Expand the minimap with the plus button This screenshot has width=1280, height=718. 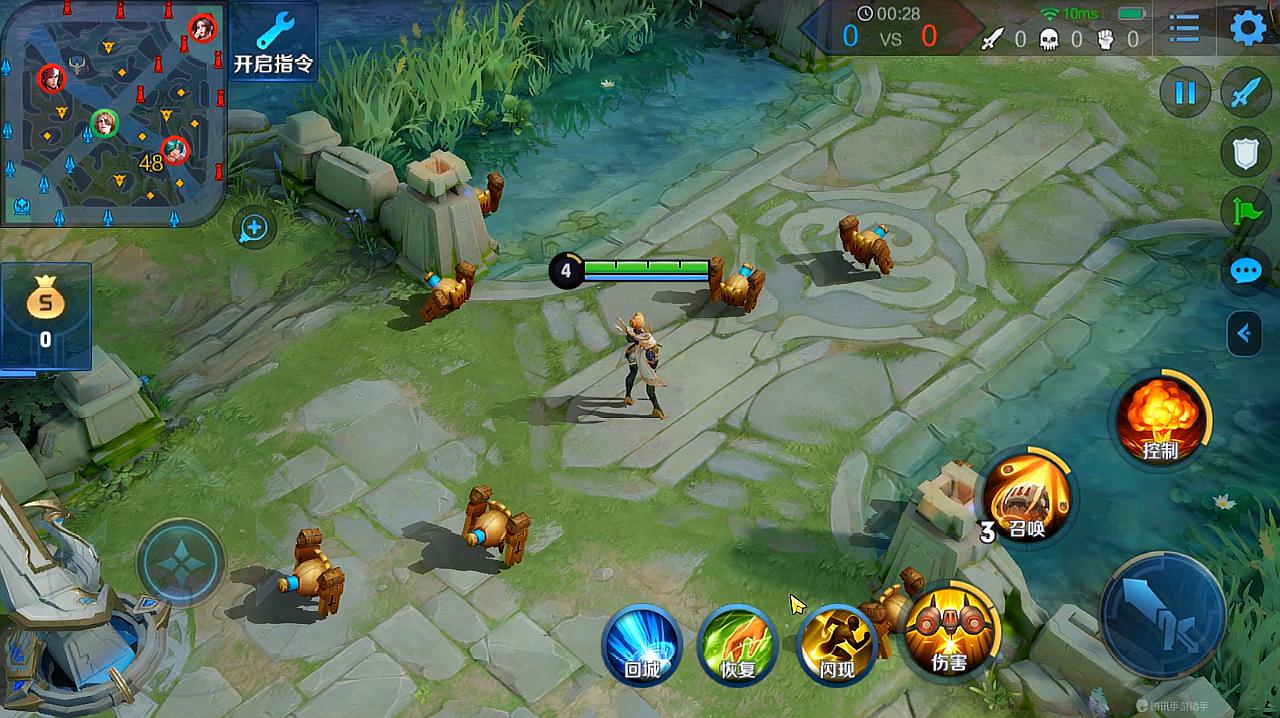point(254,229)
